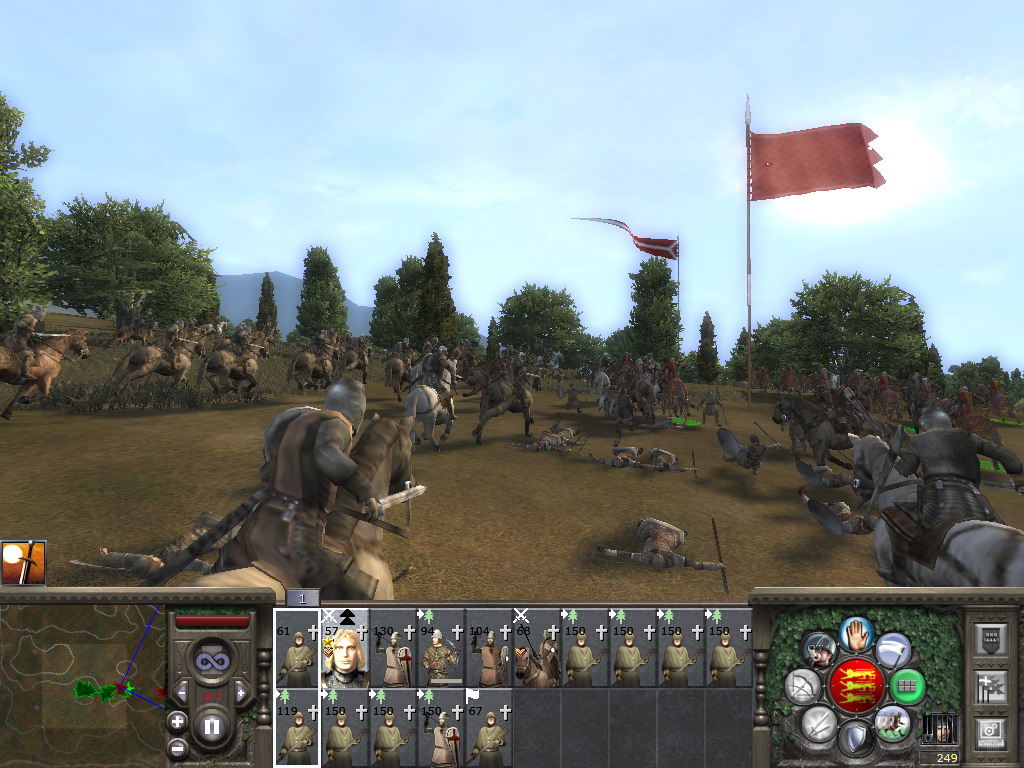The width and height of the screenshot is (1024, 768).
Task: Select the 94-man archer unit card
Action: tap(441, 648)
